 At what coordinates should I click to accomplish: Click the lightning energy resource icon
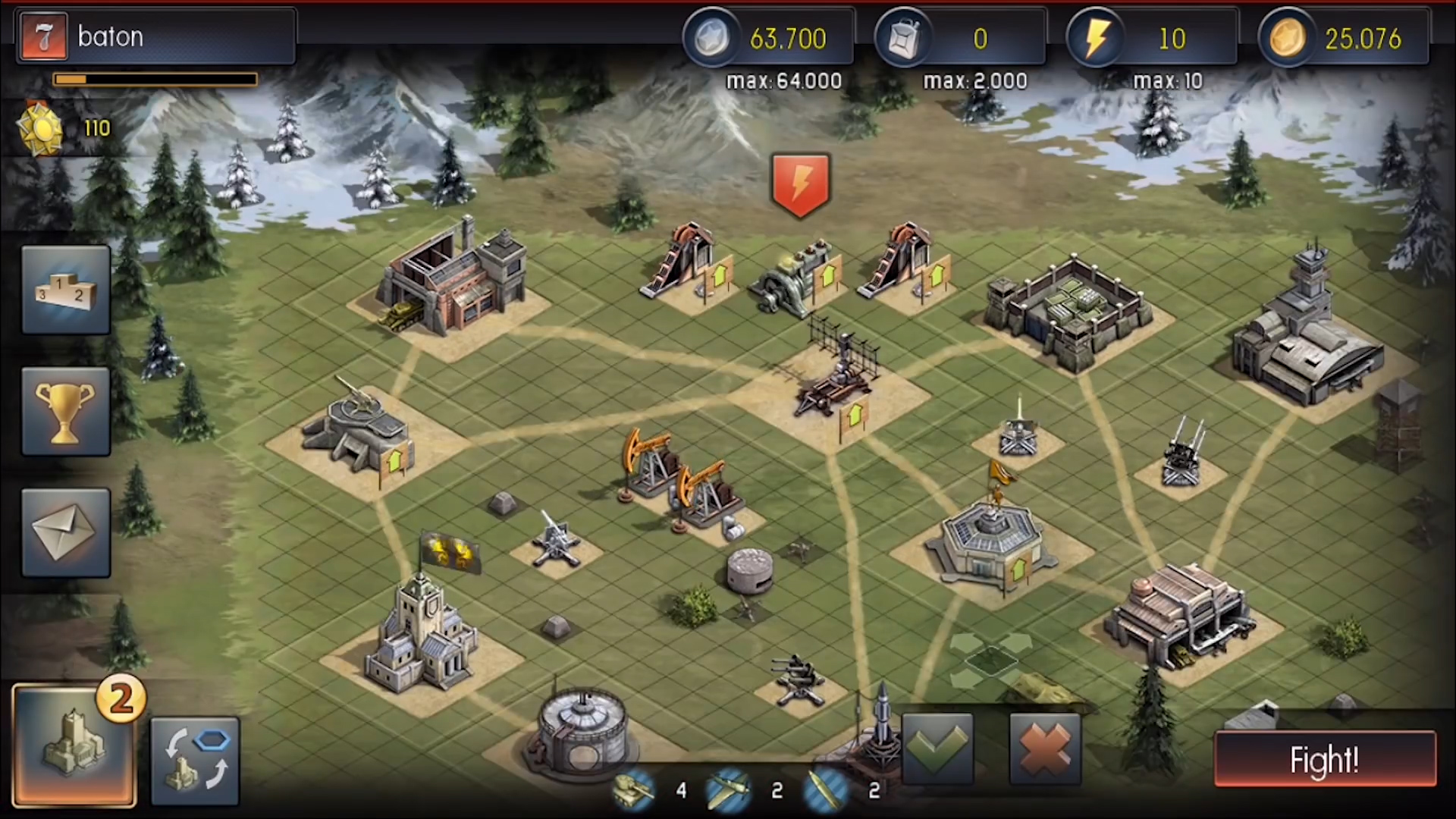(1095, 38)
